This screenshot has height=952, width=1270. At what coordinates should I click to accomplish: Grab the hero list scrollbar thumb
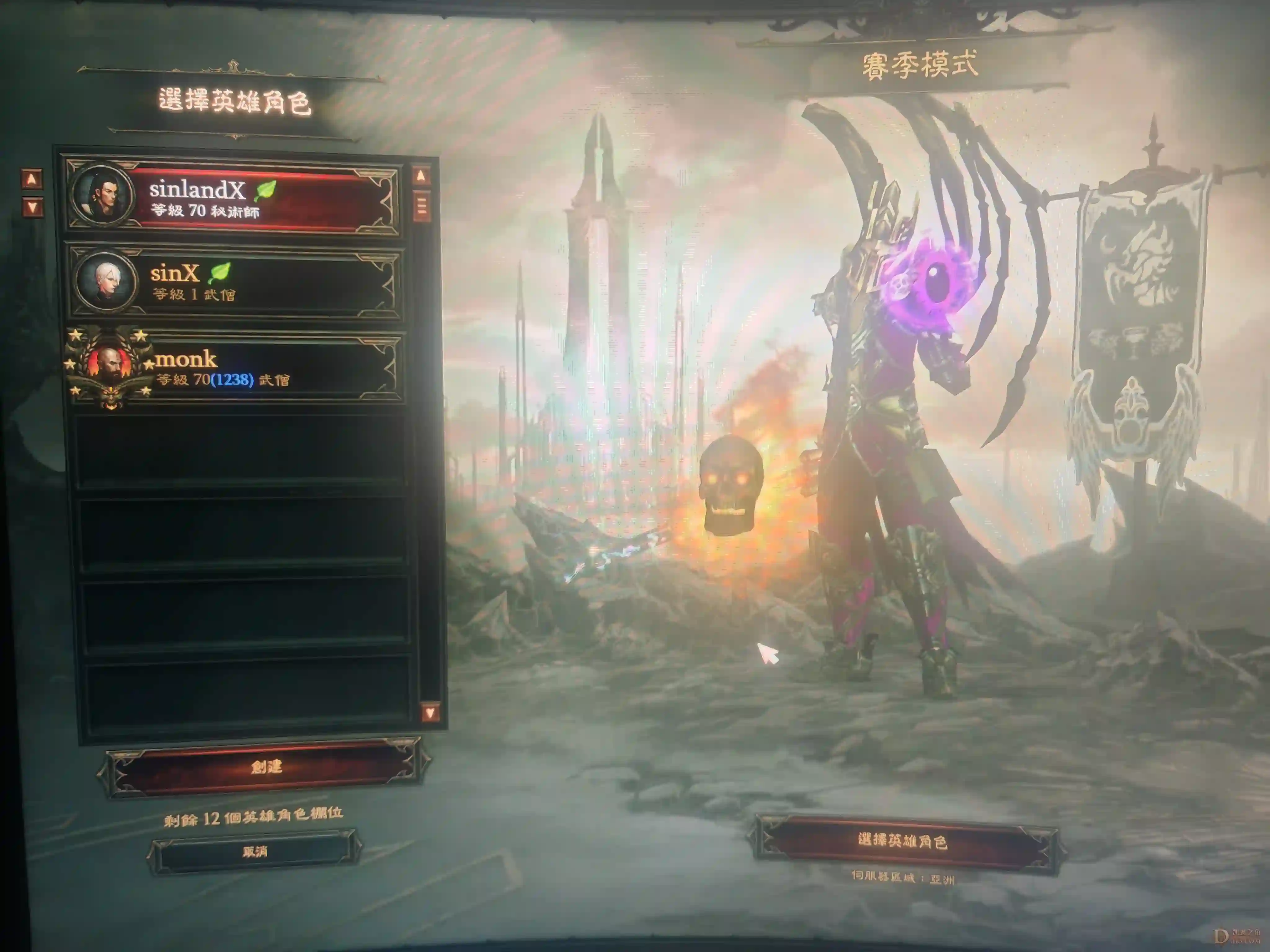[x=422, y=205]
